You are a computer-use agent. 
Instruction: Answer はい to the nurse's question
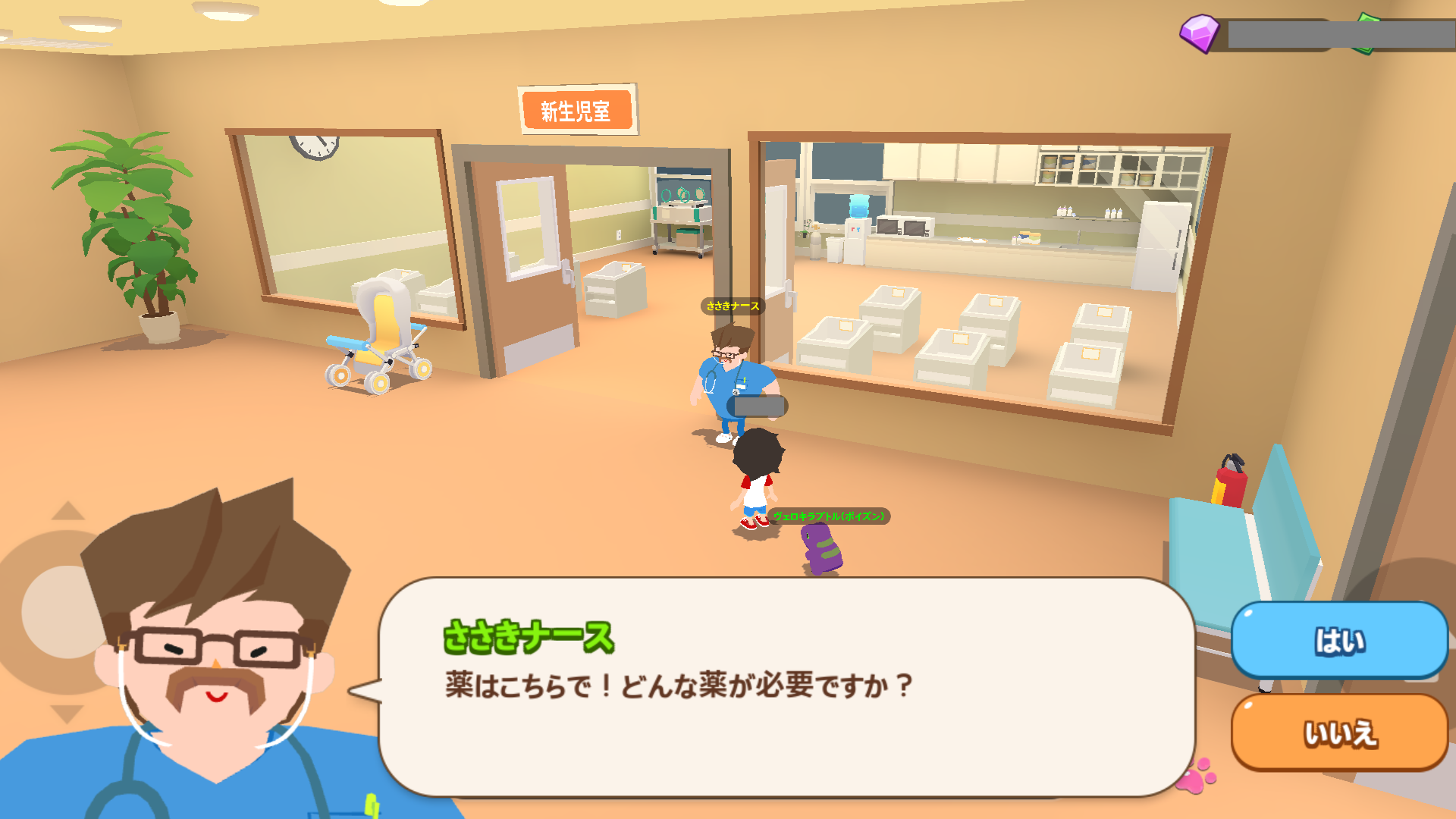[1339, 641]
